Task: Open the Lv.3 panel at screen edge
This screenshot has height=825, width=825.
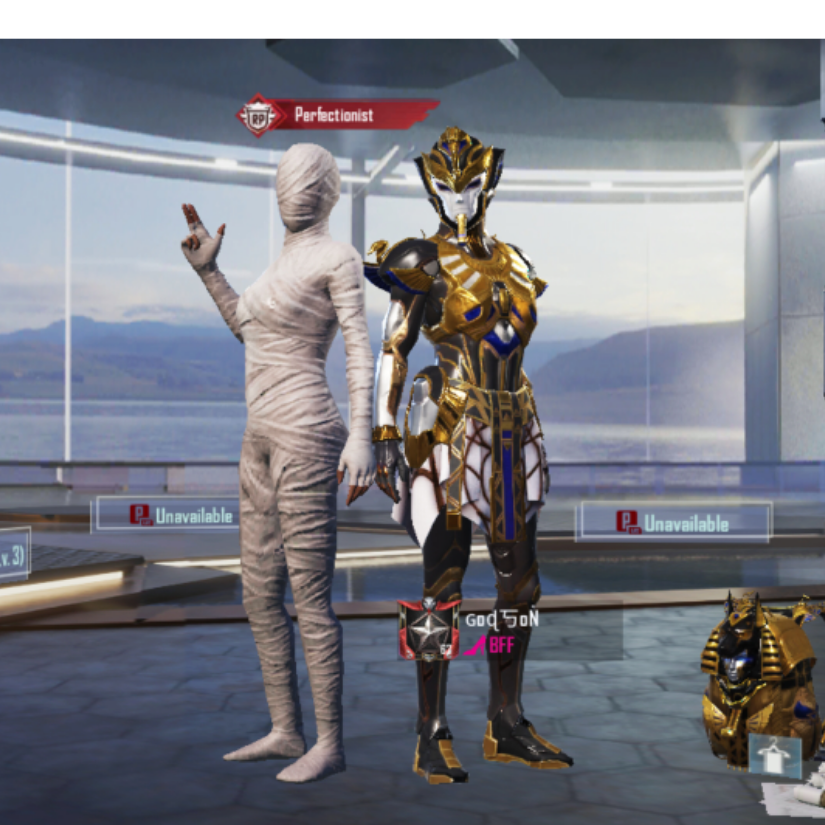Action: pyautogui.click(x=12, y=555)
